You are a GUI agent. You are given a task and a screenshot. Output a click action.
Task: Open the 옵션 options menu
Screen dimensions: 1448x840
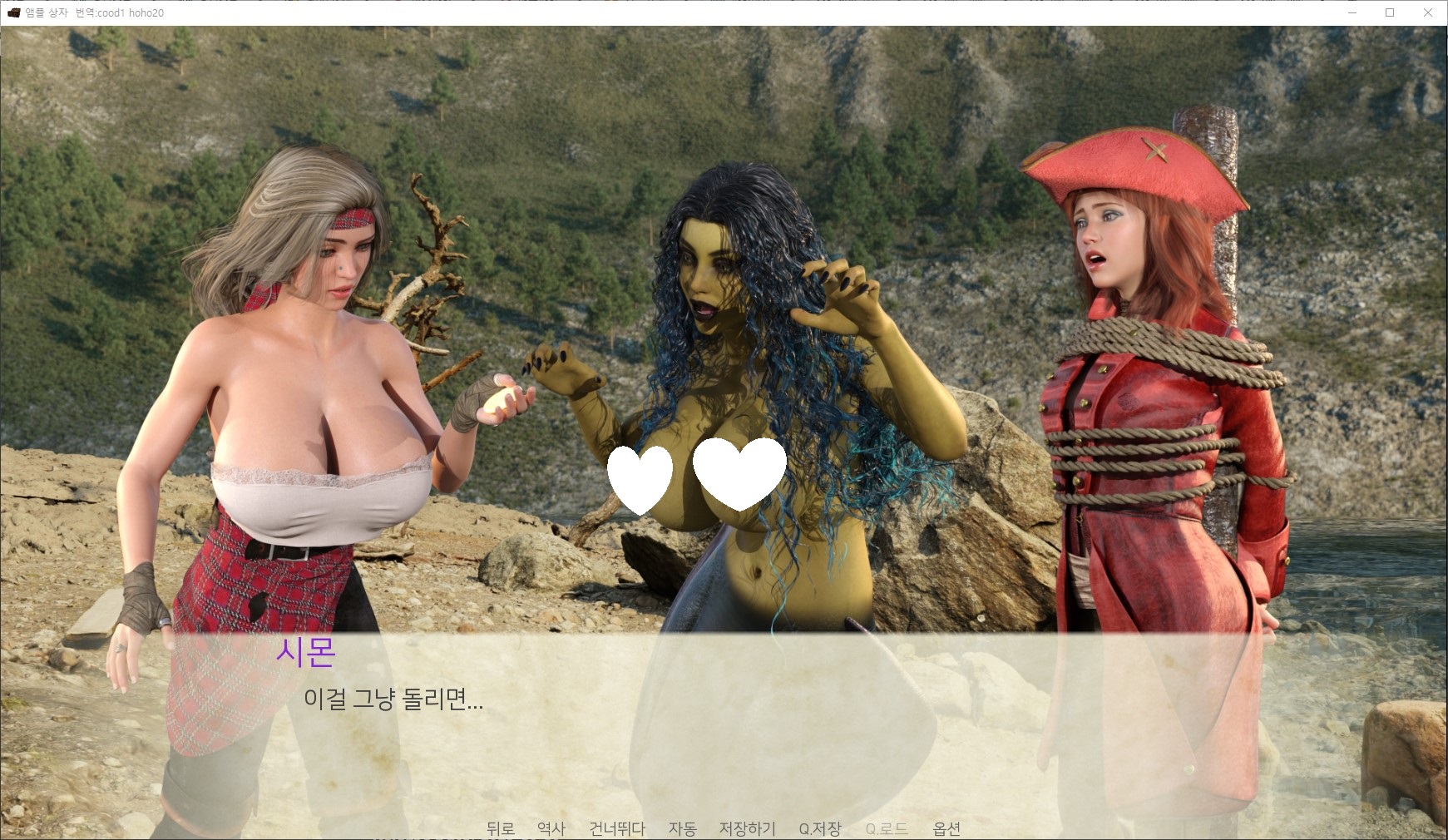(x=946, y=828)
